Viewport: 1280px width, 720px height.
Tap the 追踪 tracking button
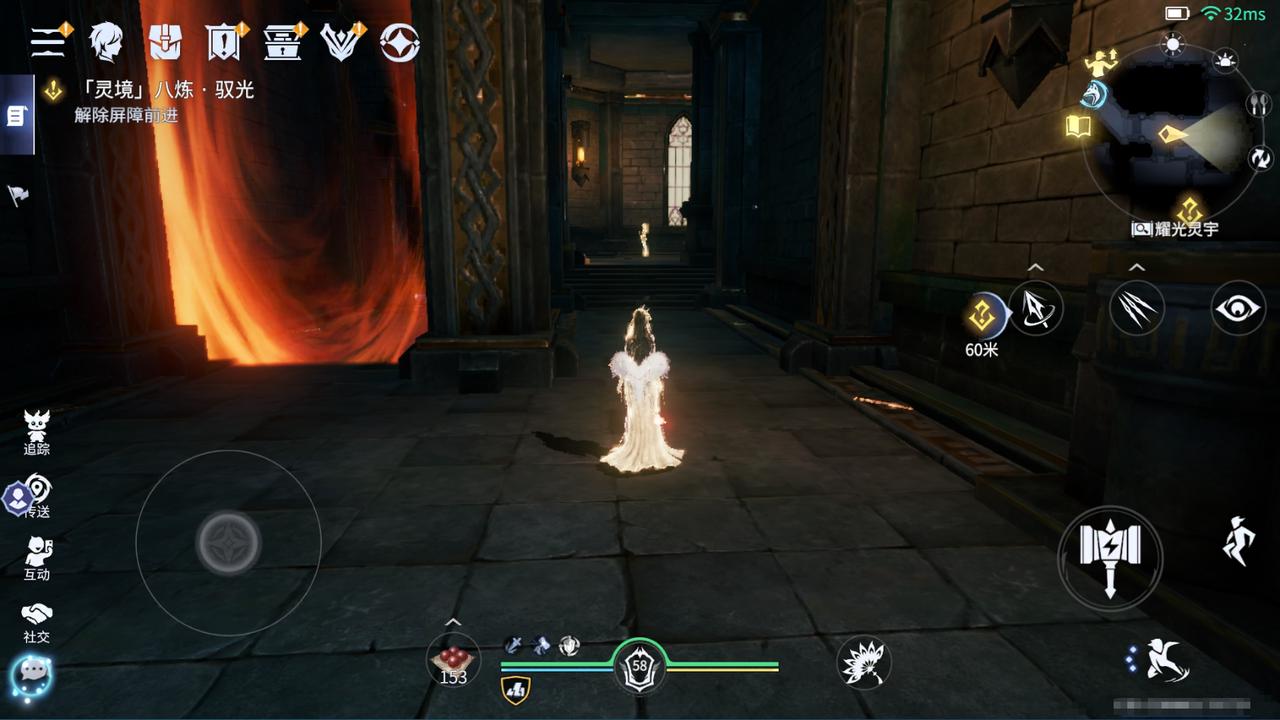coord(37,433)
